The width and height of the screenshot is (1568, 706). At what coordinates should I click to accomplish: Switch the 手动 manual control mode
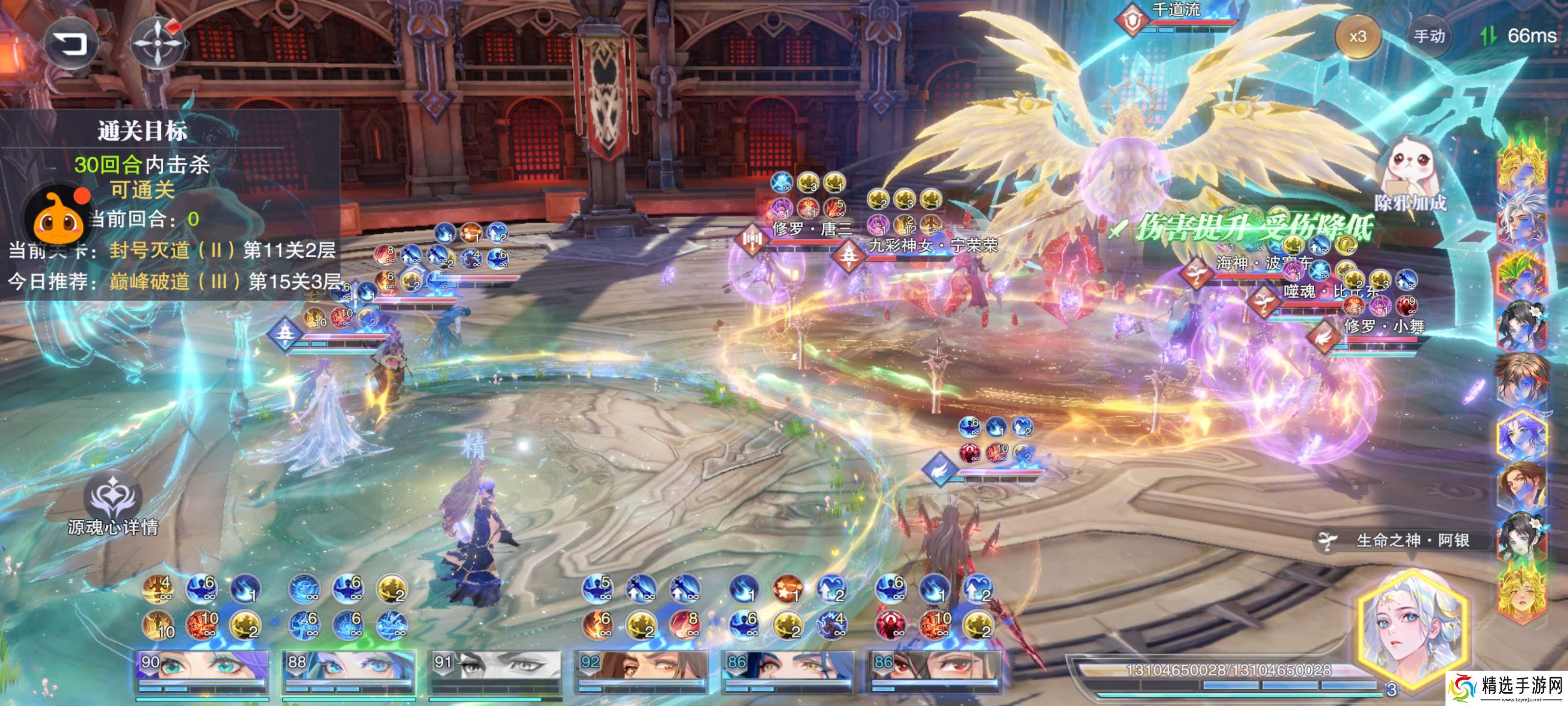(1429, 37)
